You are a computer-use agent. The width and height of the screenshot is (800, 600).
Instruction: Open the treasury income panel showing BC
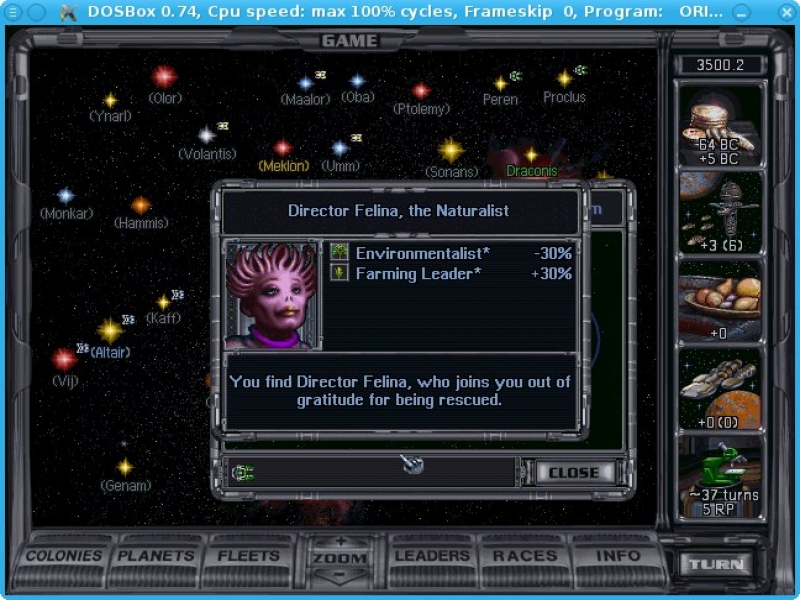pos(721,124)
